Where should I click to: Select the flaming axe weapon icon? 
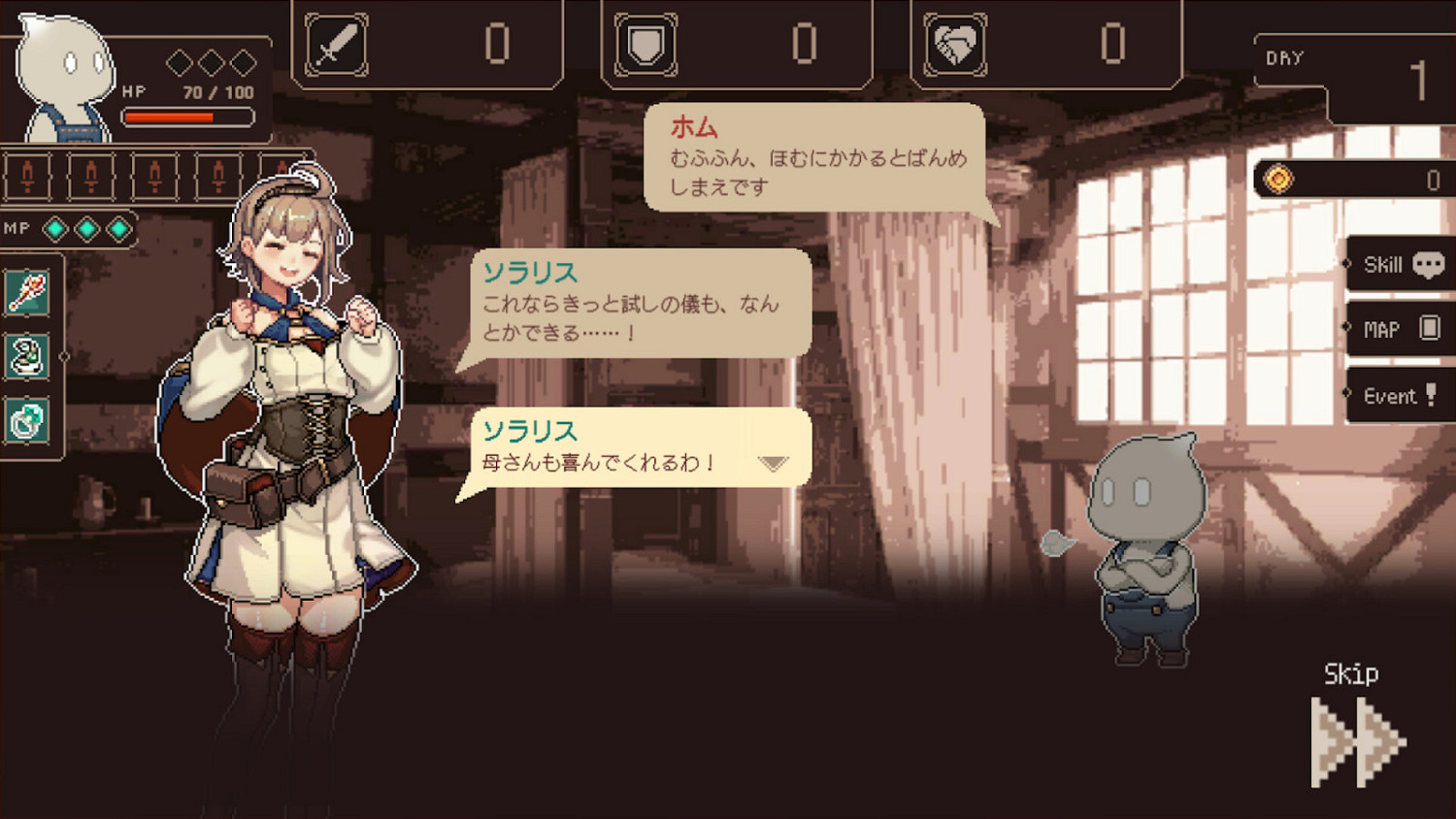pos(27,292)
